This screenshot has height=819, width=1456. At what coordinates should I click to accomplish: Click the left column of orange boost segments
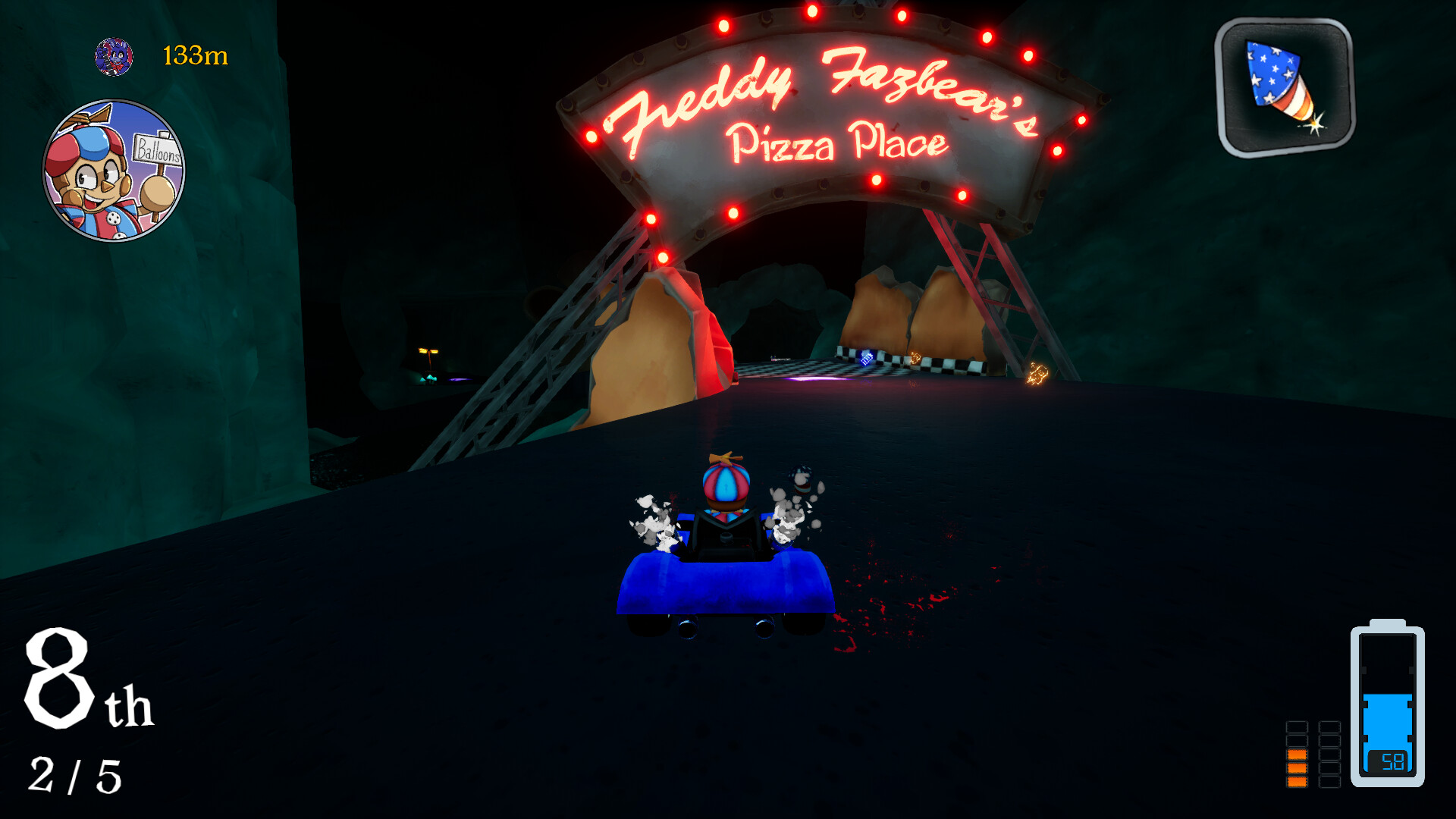click(x=1297, y=768)
